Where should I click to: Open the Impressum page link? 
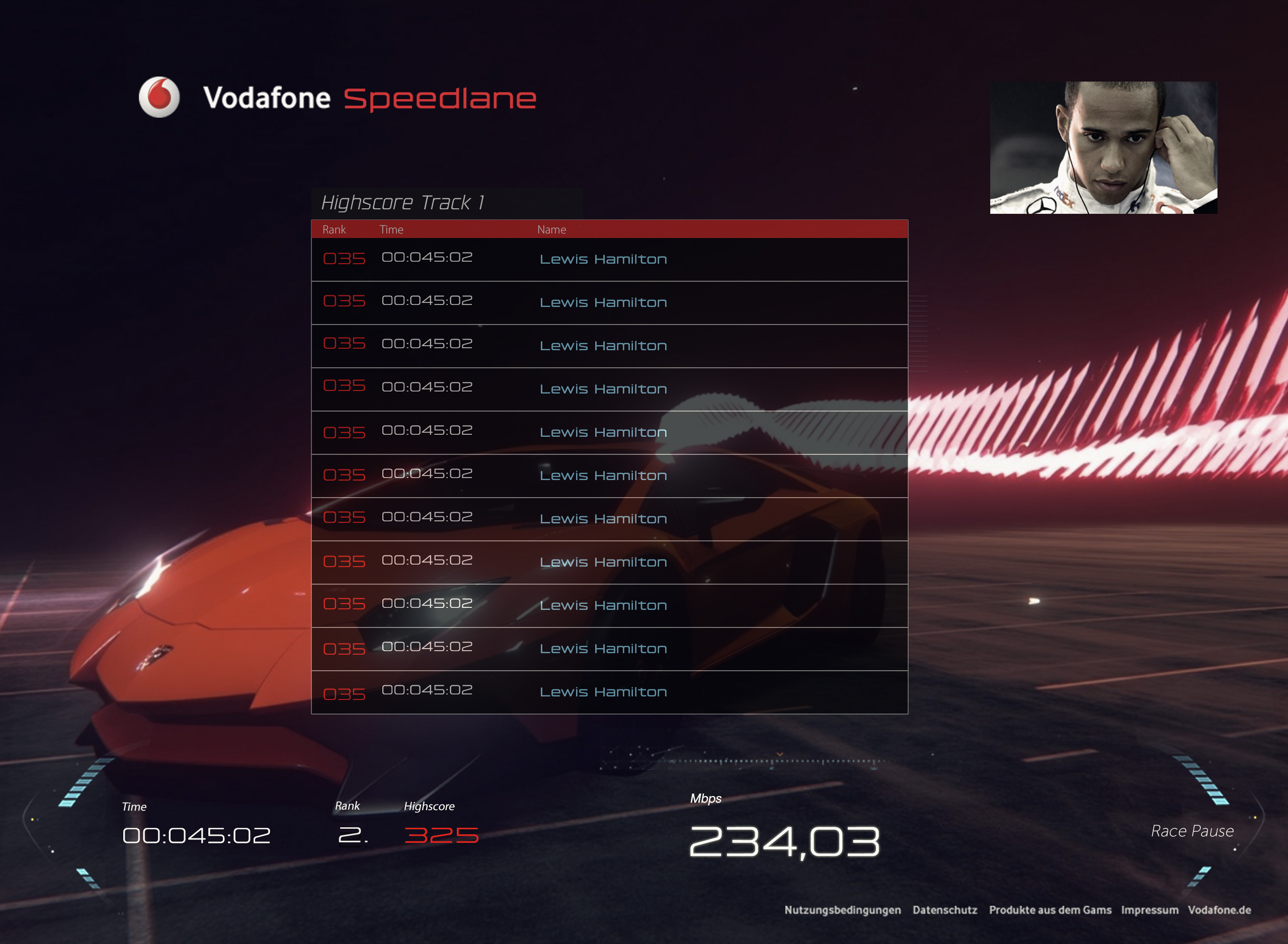[x=1149, y=910]
